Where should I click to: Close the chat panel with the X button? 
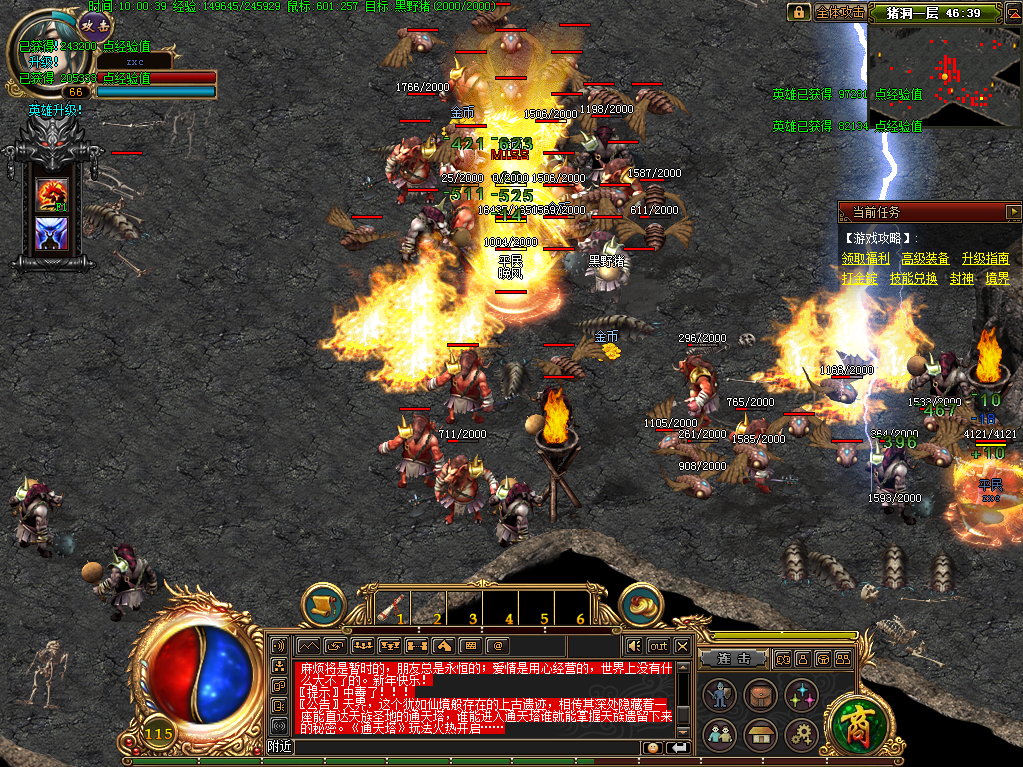pos(683,645)
